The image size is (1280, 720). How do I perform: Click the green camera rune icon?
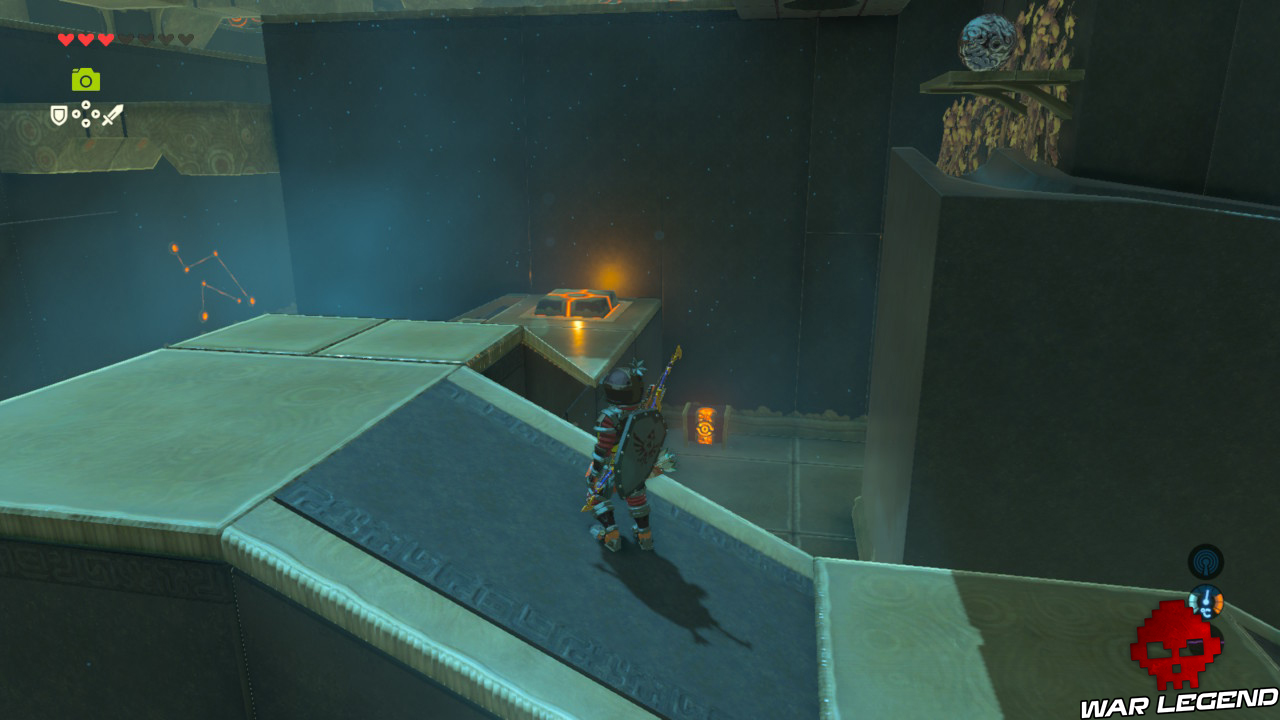point(86,79)
